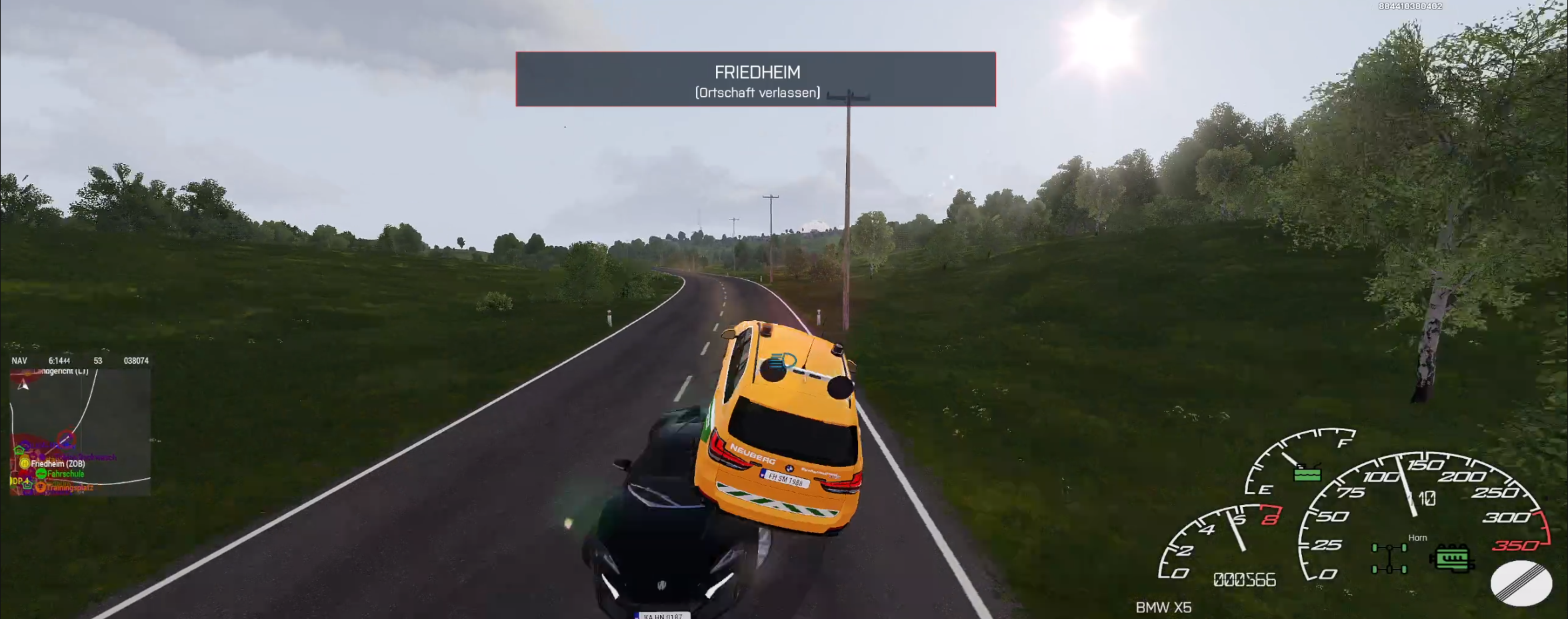Click the green engine status icon
This screenshot has width=1568, height=619.
point(1451,558)
